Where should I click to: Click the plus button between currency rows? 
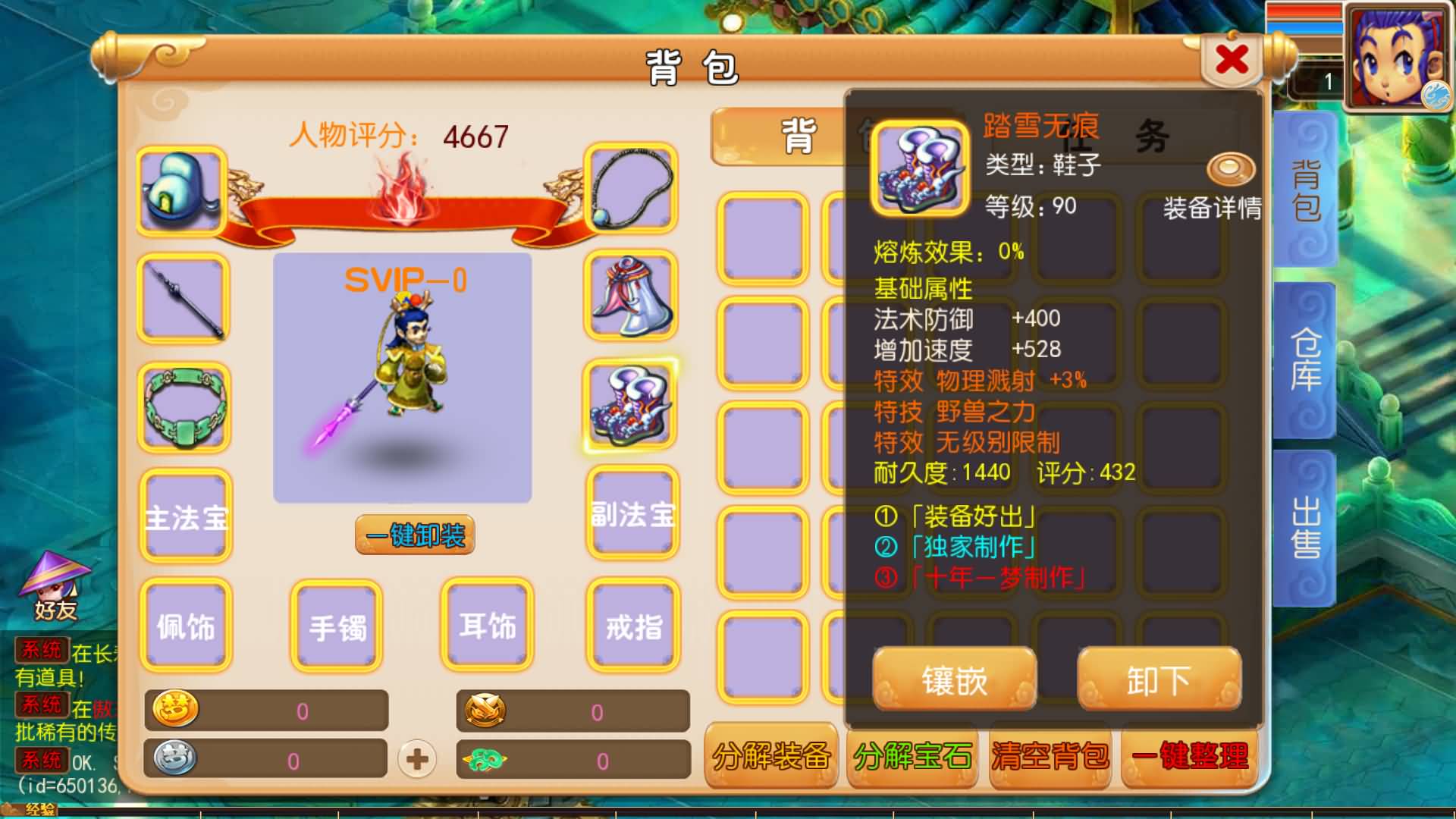coord(416,758)
